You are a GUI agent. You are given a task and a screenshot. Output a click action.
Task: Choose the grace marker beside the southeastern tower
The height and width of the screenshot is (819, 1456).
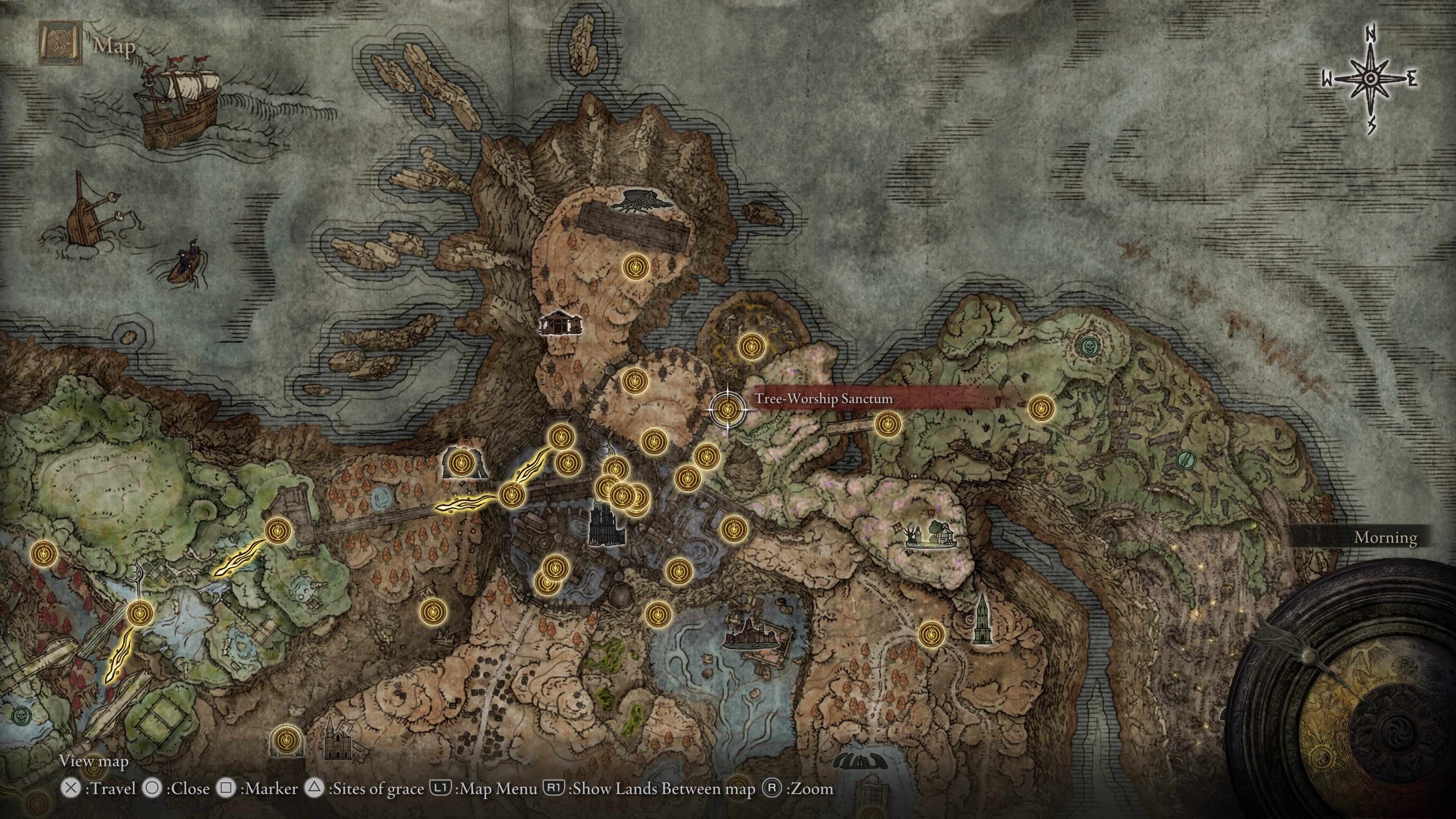pos(931,634)
